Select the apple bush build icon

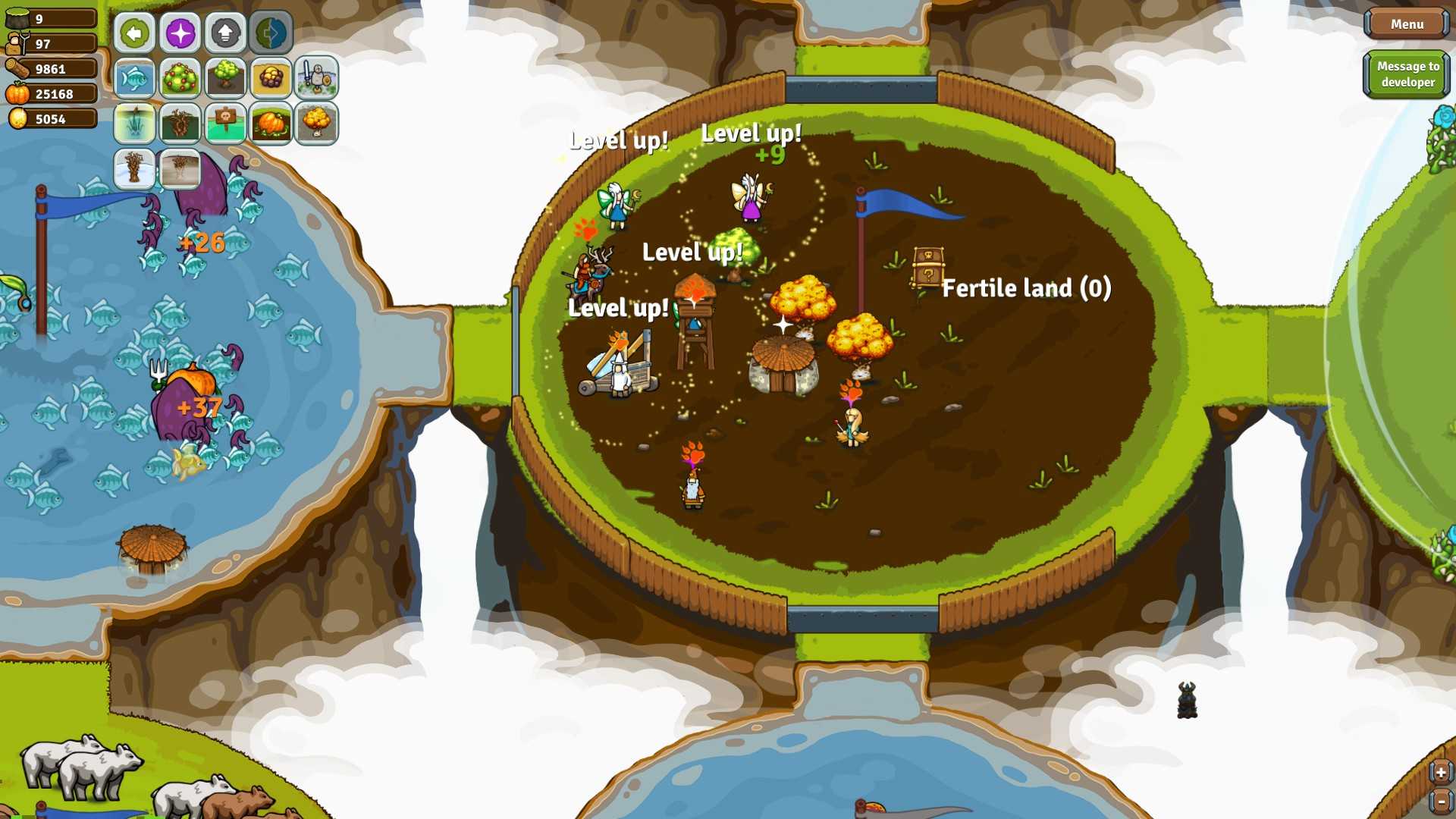[180, 78]
